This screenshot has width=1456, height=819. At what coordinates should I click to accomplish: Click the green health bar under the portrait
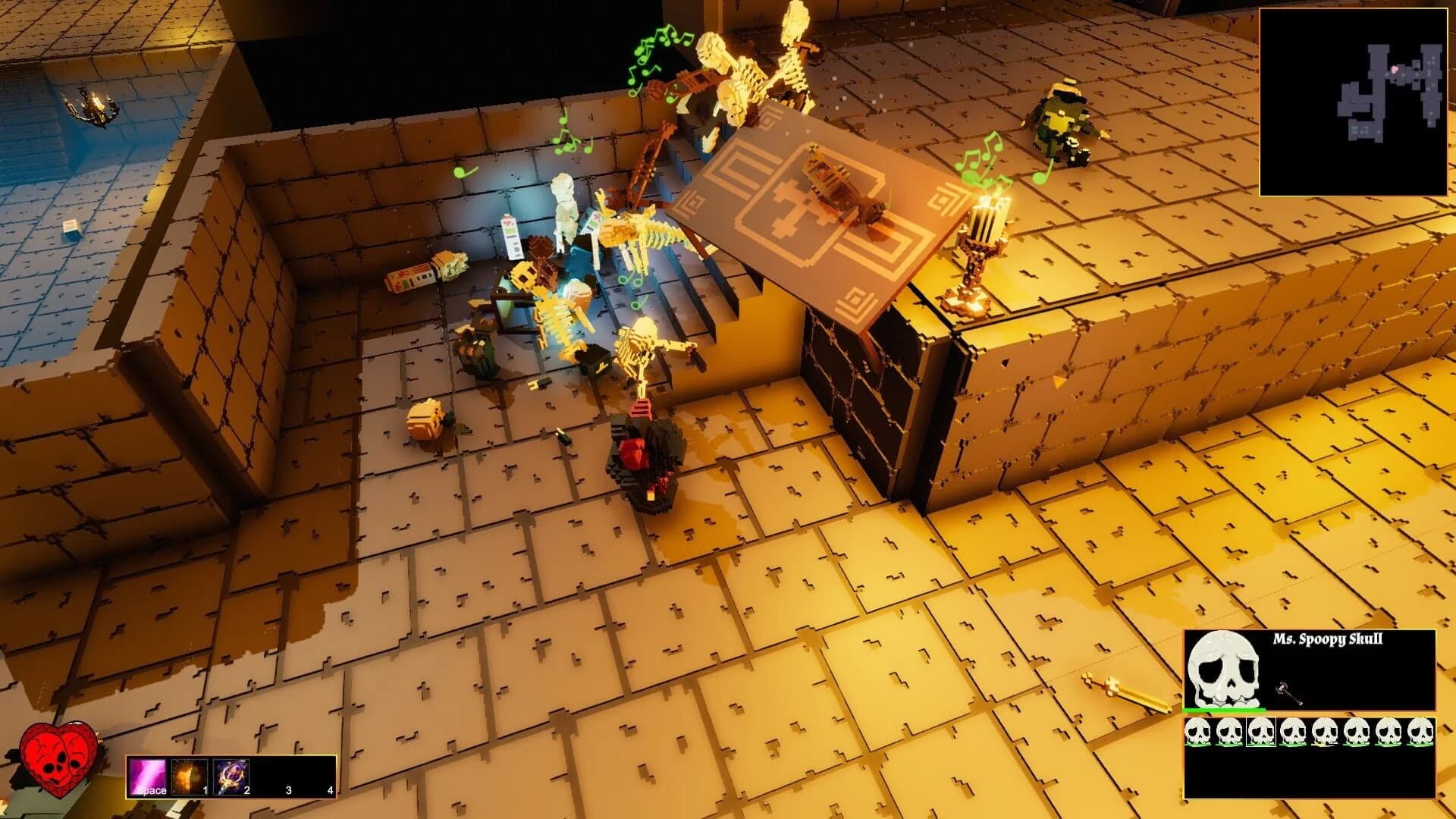[1223, 710]
